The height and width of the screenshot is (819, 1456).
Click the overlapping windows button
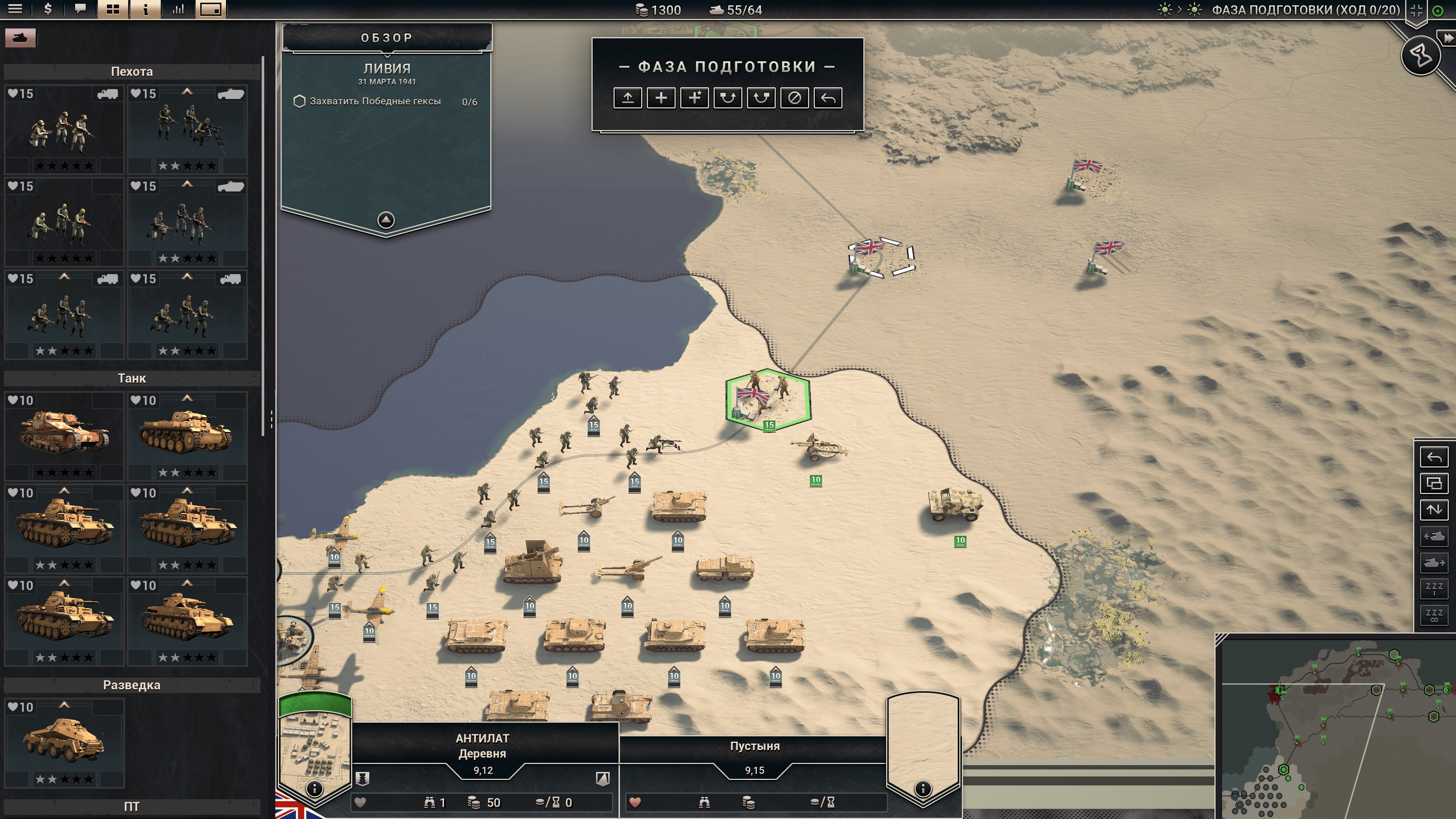[1434, 483]
